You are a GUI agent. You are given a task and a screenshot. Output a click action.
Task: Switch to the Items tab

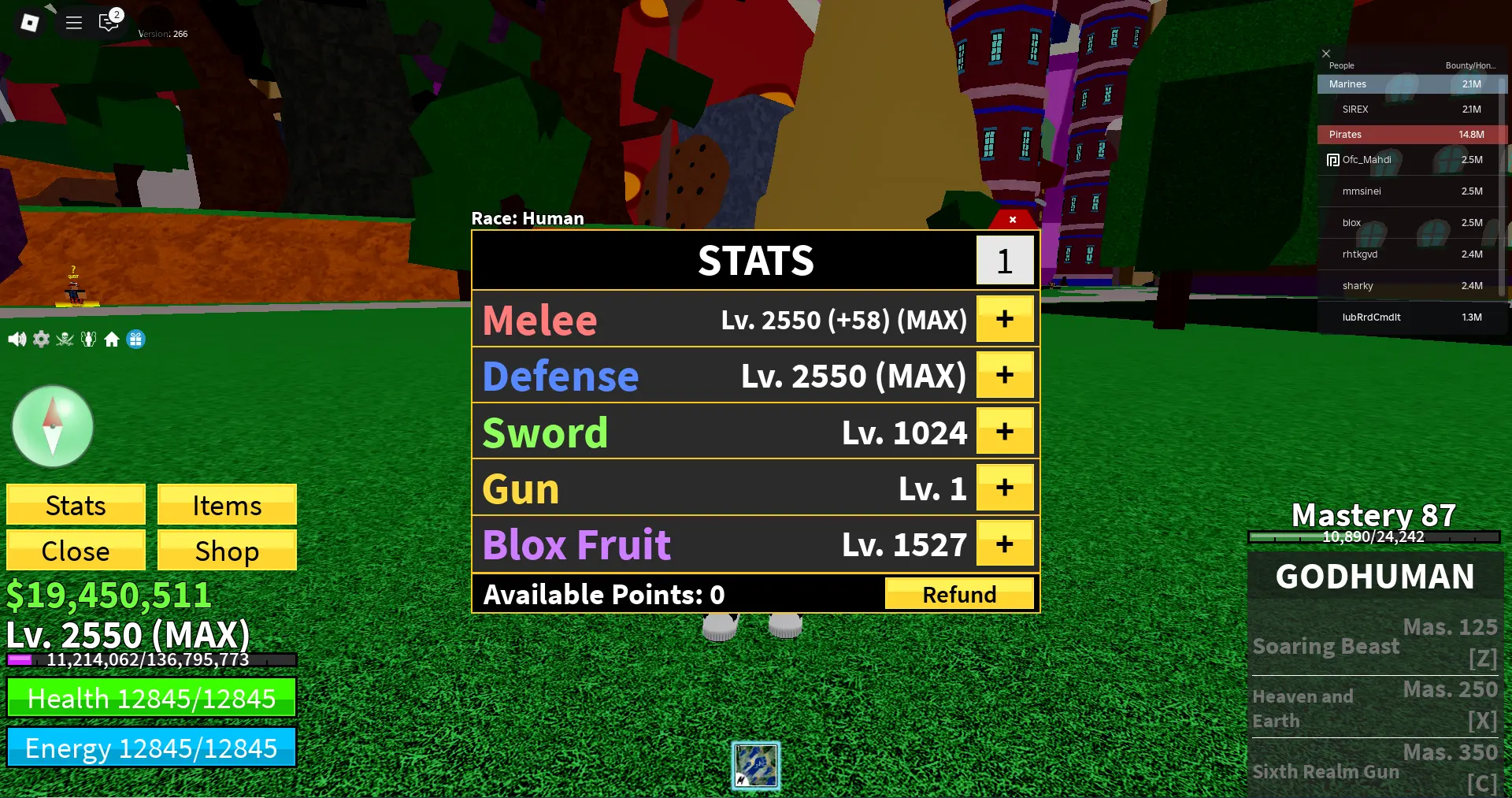[x=227, y=505]
